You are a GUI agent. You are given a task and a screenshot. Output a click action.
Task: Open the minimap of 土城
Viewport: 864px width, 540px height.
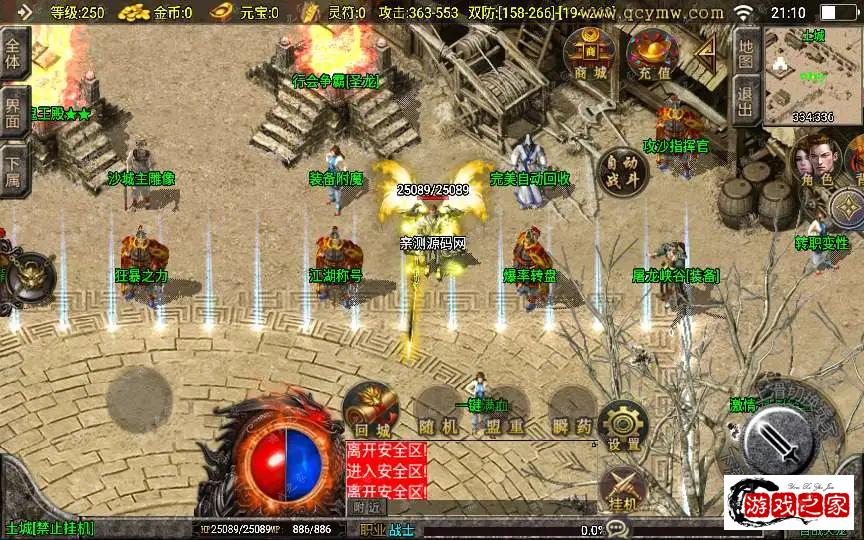[x=812, y=75]
